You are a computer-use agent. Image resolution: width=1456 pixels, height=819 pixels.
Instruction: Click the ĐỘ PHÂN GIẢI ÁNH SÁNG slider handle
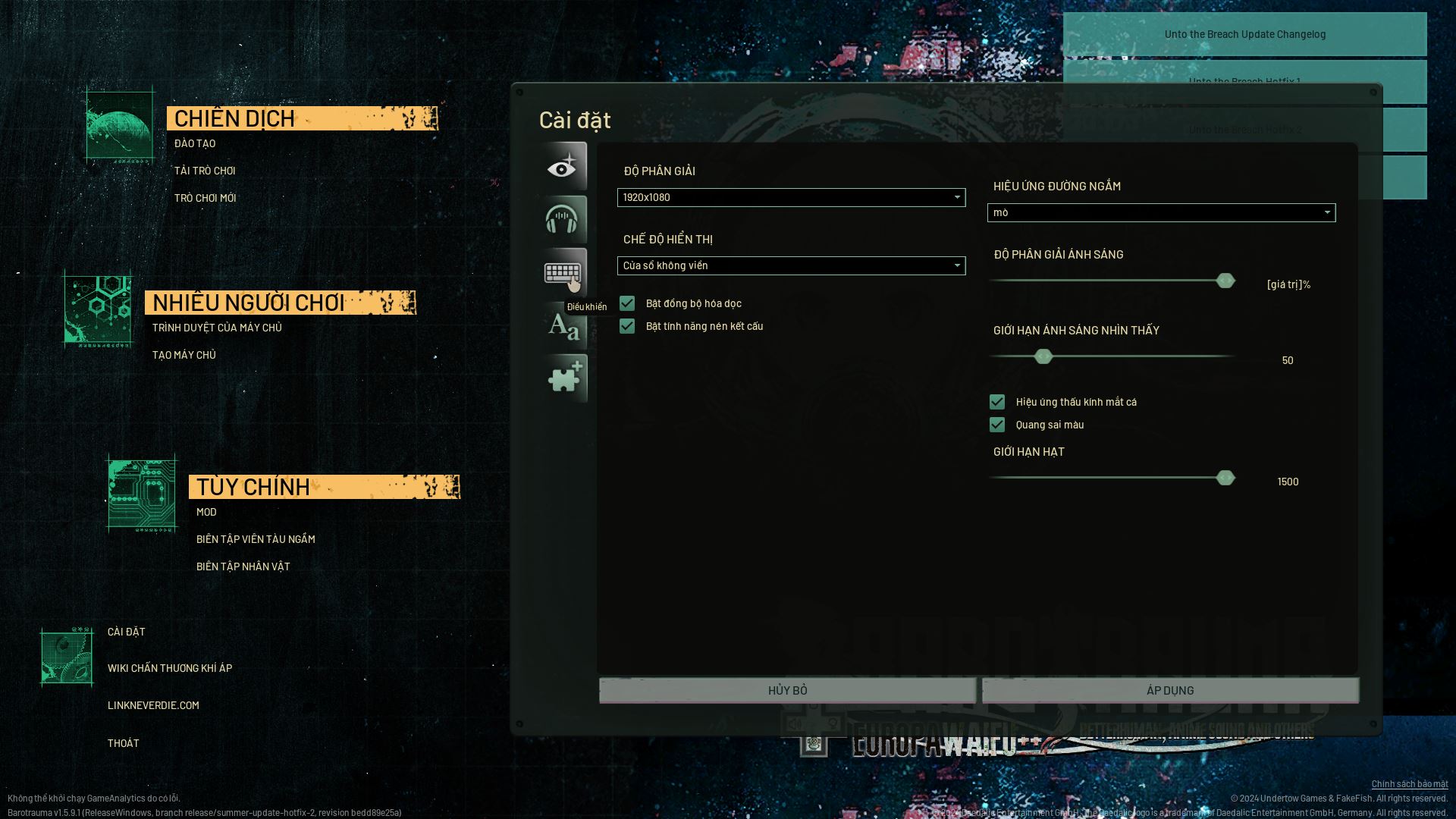[1225, 281]
